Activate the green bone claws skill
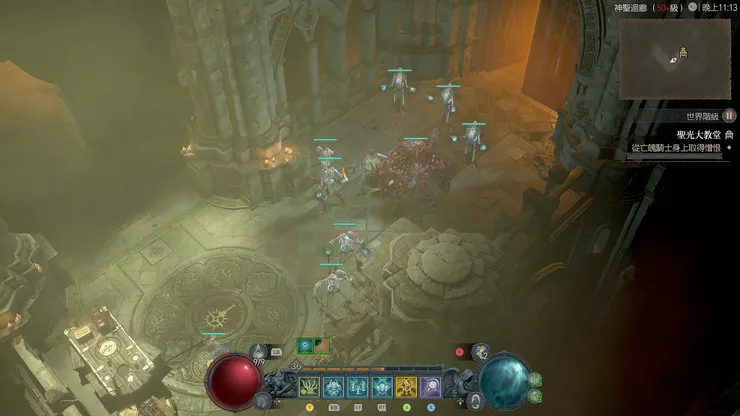 coord(310,386)
